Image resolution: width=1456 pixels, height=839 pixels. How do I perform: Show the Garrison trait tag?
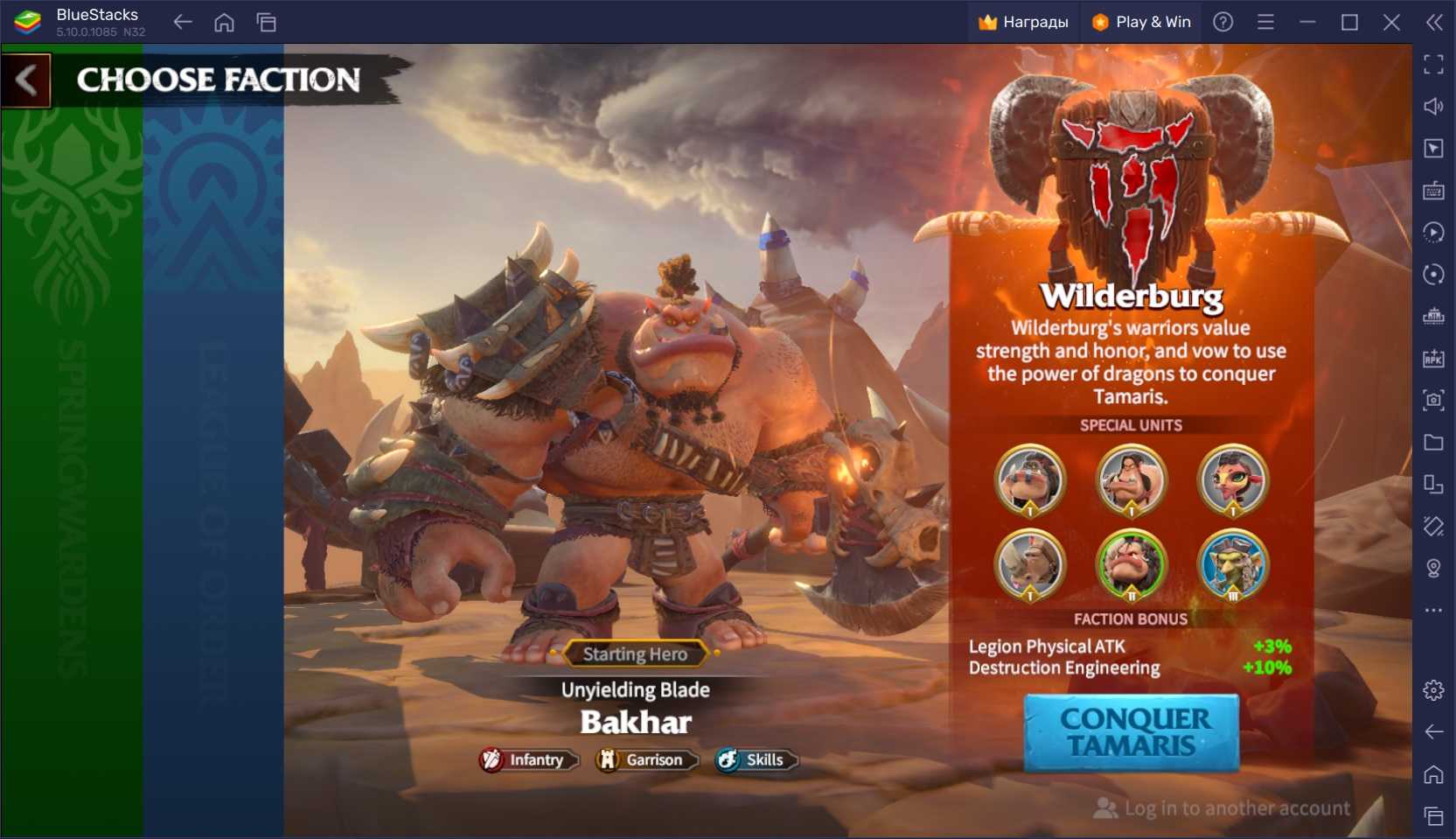click(645, 760)
